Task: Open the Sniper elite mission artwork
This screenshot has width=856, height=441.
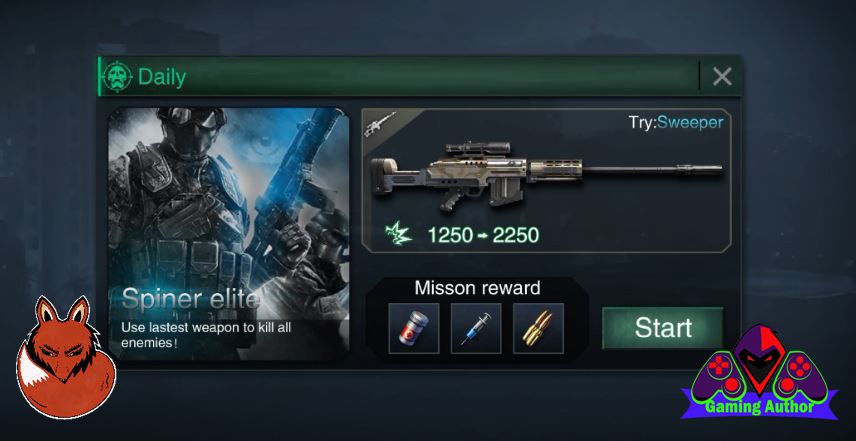Action: pyautogui.click(x=229, y=233)
